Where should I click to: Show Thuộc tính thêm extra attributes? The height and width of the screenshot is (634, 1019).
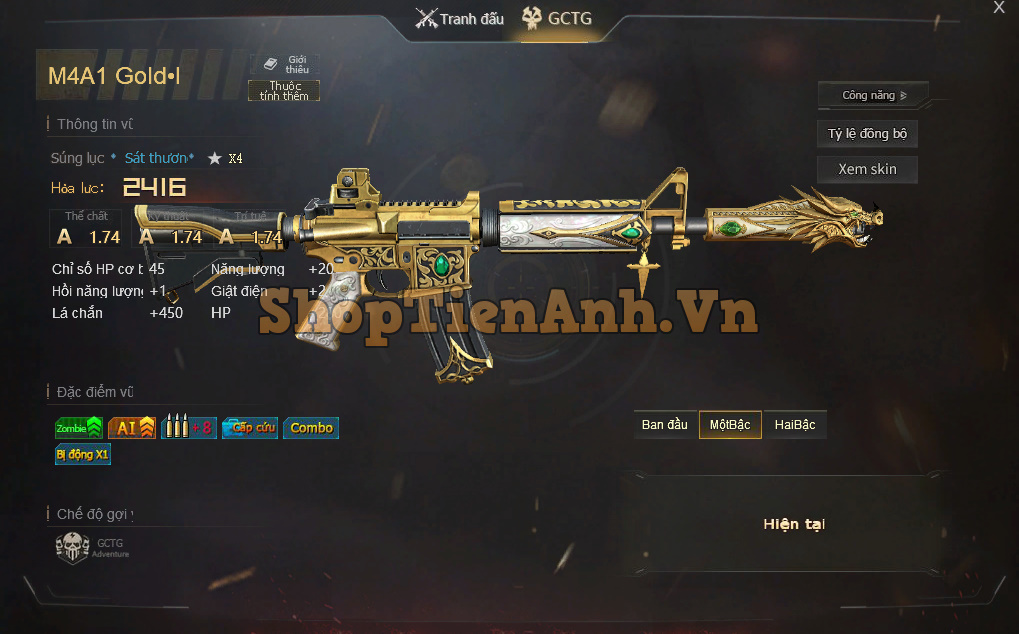pyautogui.click(x=284, y=91)
